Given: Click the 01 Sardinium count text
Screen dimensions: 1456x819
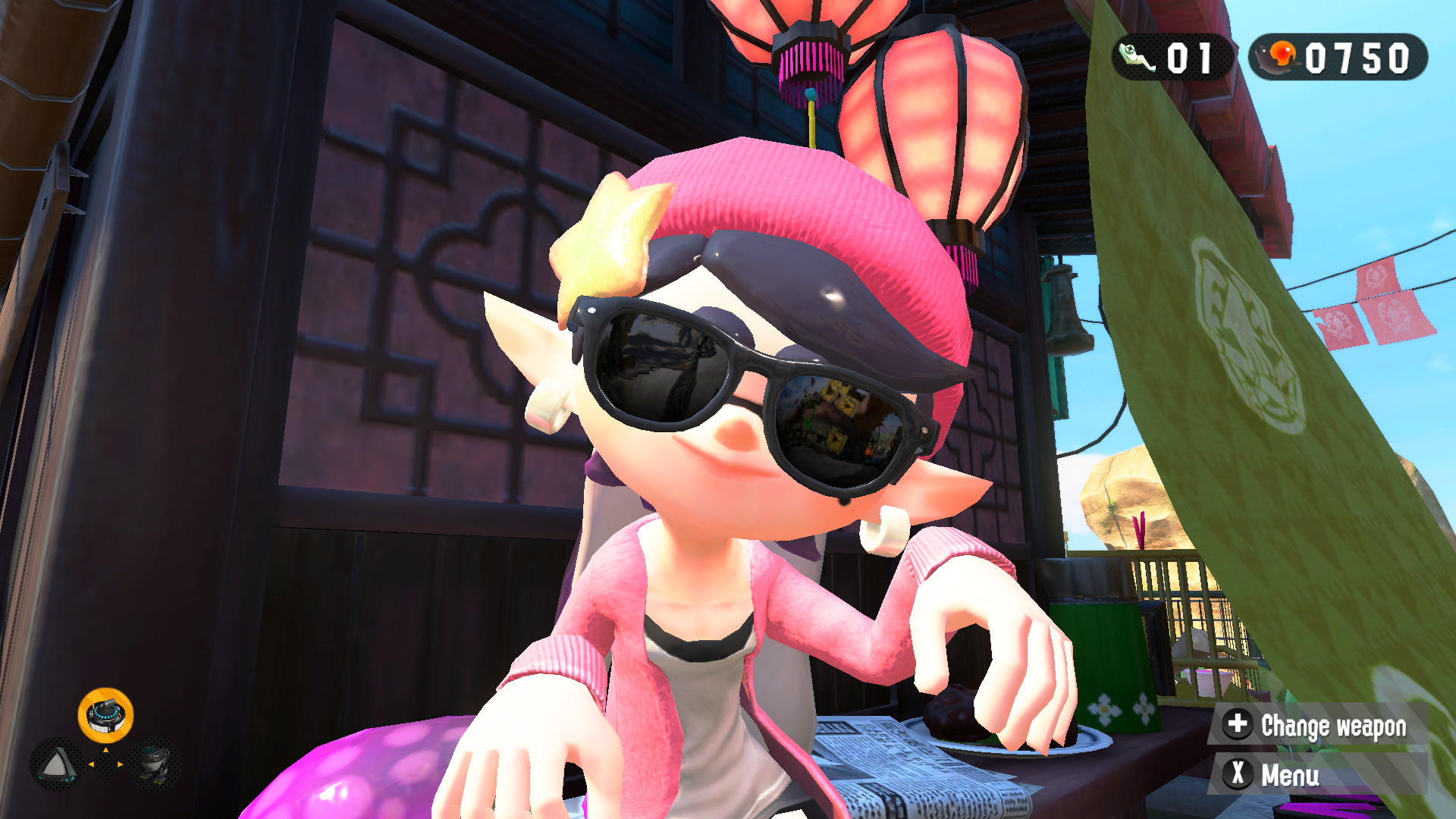Looking at the screenshot, I should click(1188, 56).
